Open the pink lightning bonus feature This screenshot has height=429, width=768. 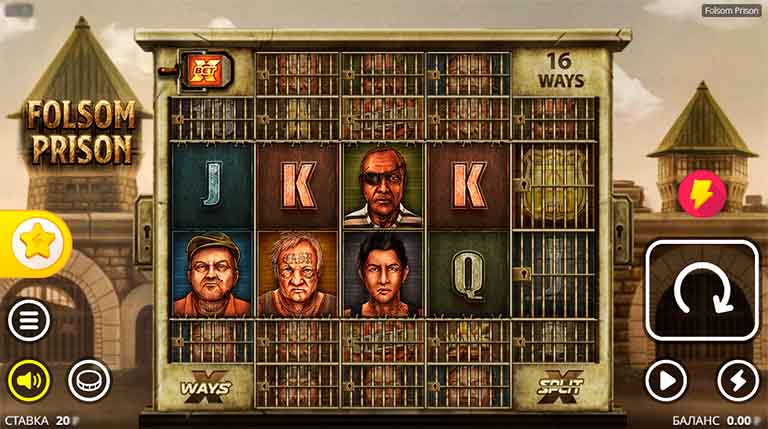coord(702,194)
